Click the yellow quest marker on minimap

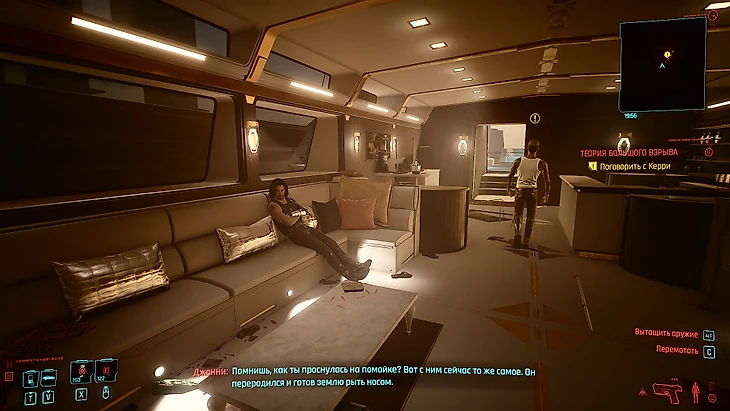tap(667, 53)
